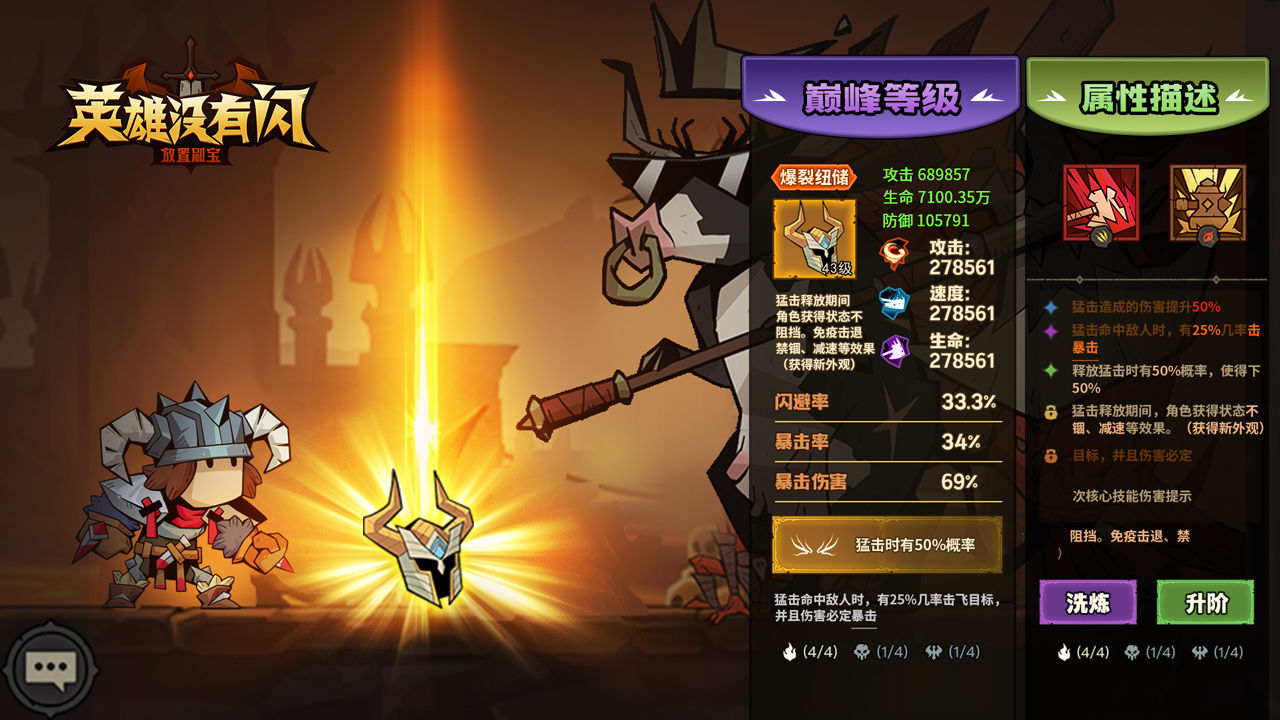The image size is (1280, 720).
Task: Open the 巅峰等级 panel header
Action: click(x=881, y=98)
